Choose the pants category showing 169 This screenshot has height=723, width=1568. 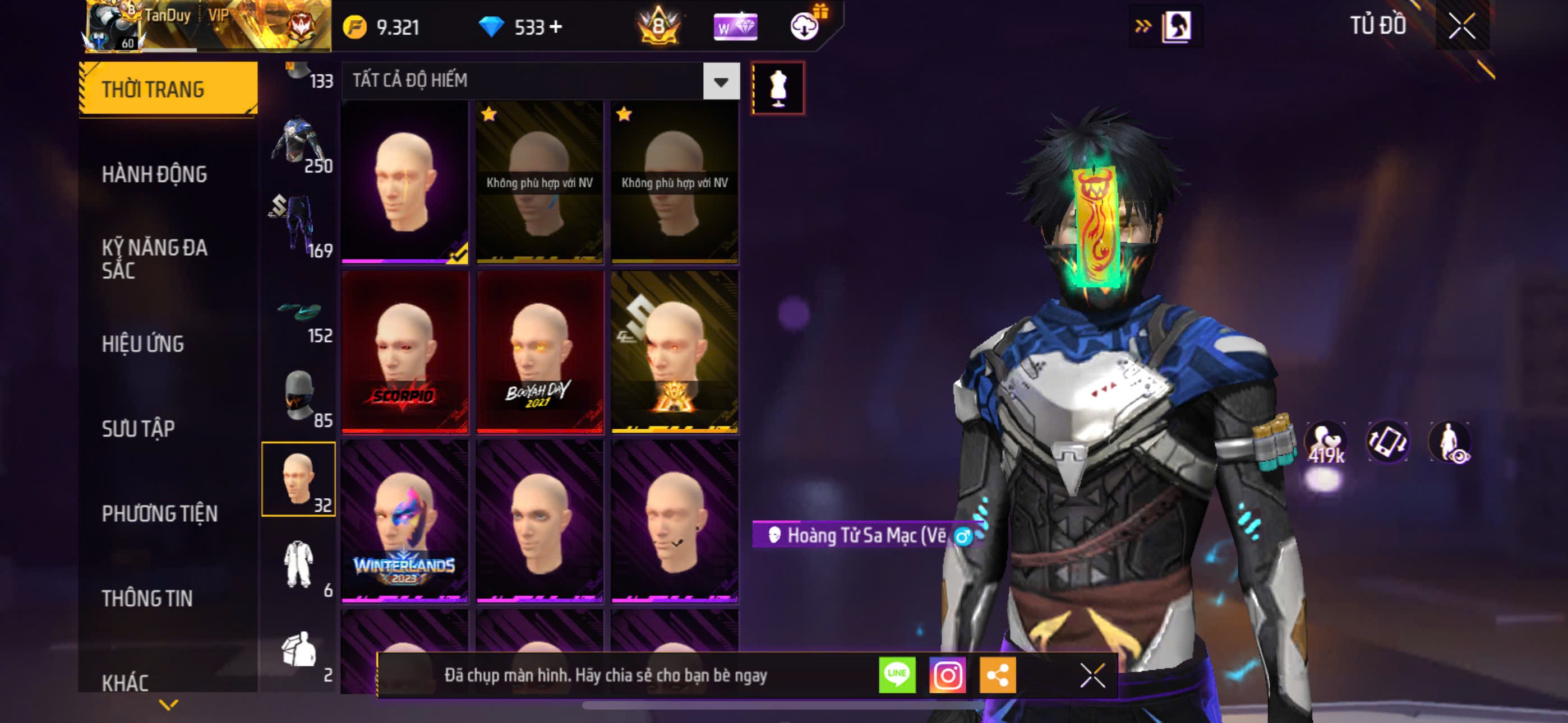coord(299,225)
